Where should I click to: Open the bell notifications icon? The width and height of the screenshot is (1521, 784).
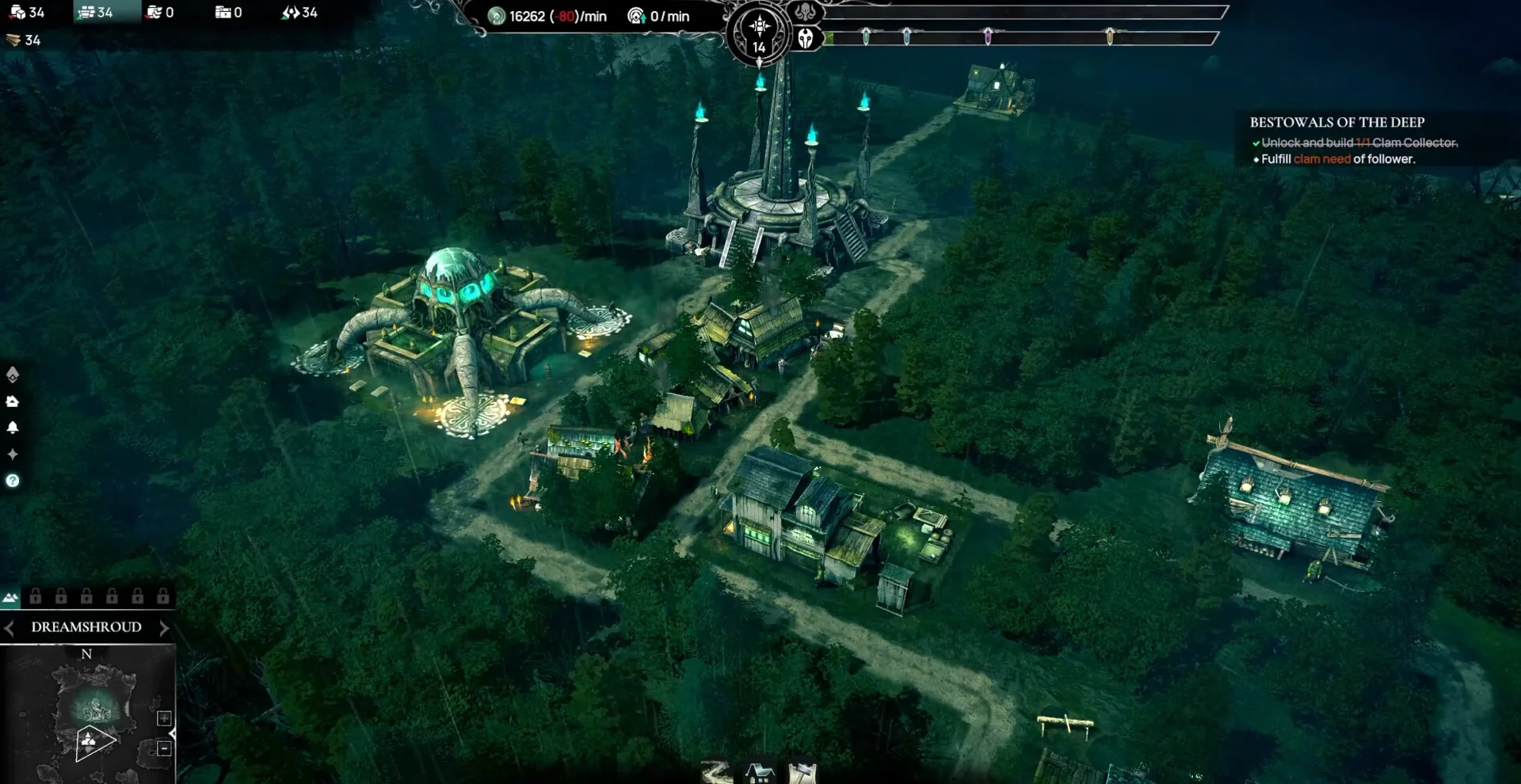click(x=13, y=428)
